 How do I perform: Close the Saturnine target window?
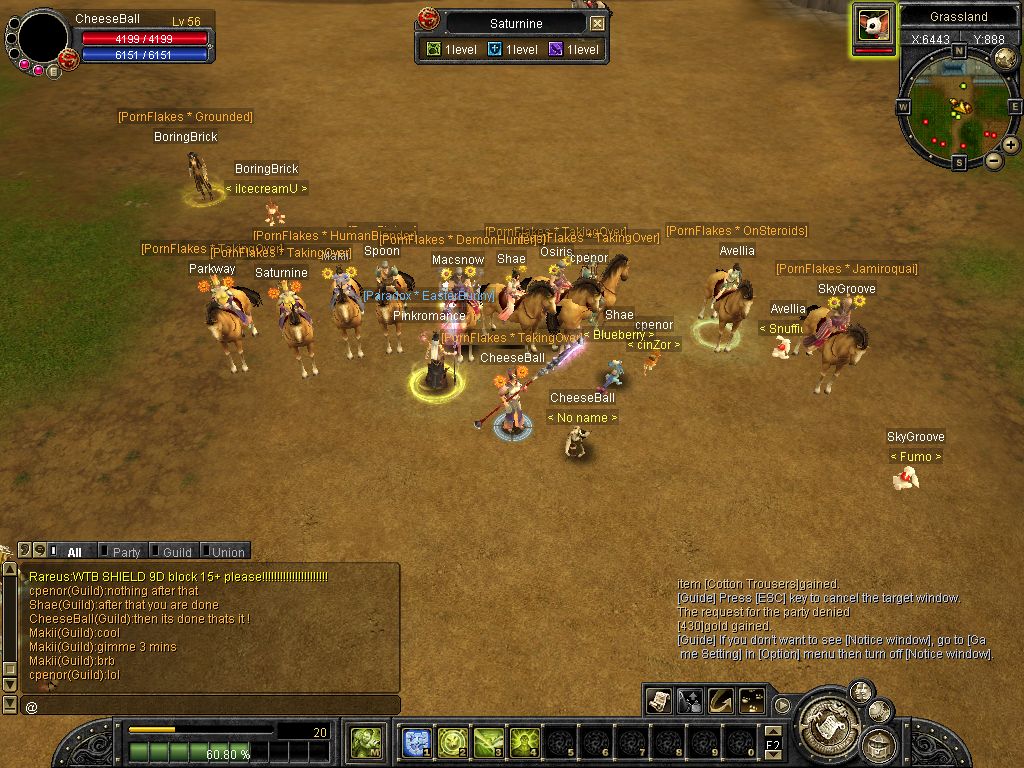click(x=597, y=23)
